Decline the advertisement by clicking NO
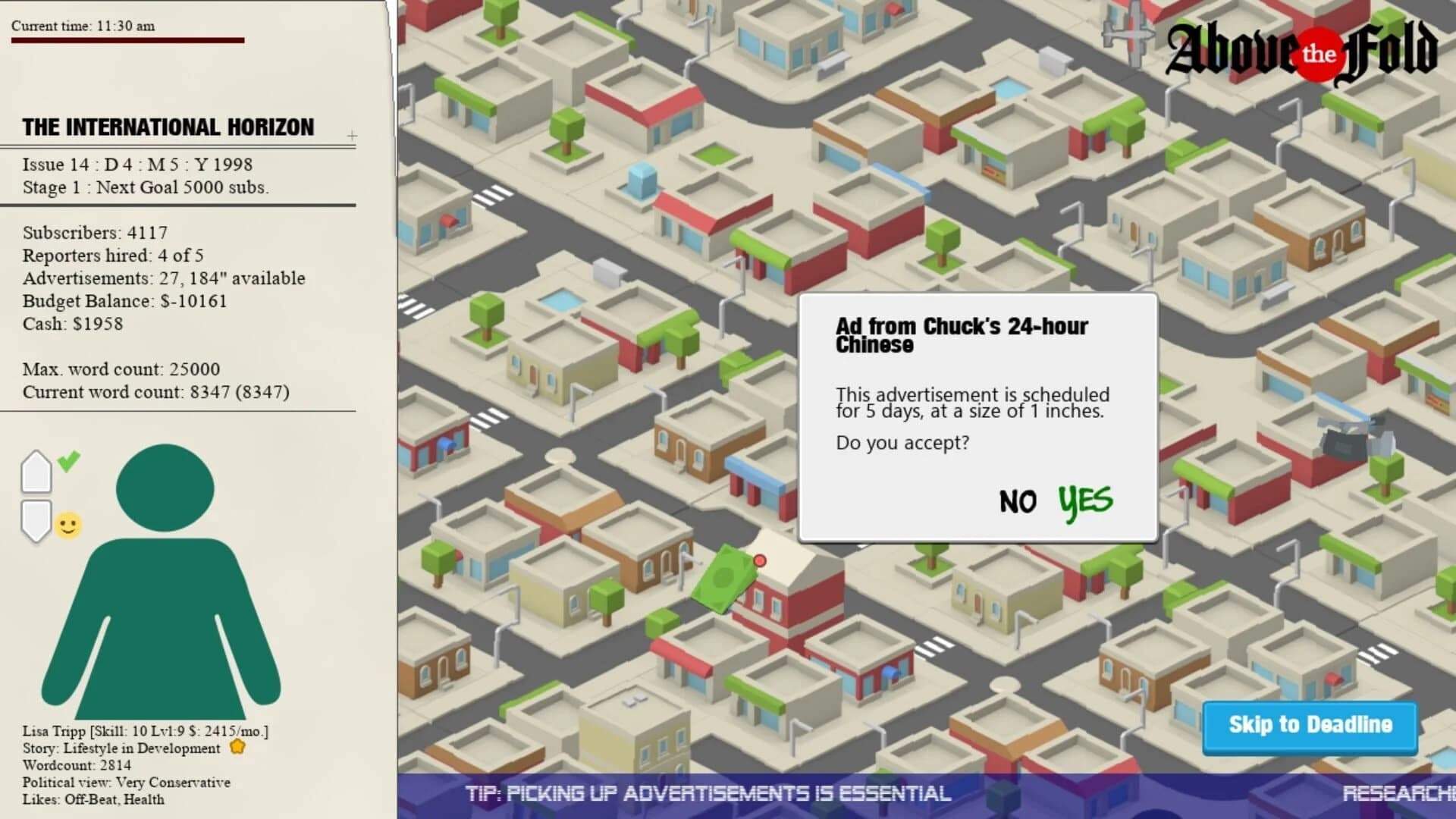Image resolution: width=1456 pixels, height=819 pixels. tap(1018, 501)
